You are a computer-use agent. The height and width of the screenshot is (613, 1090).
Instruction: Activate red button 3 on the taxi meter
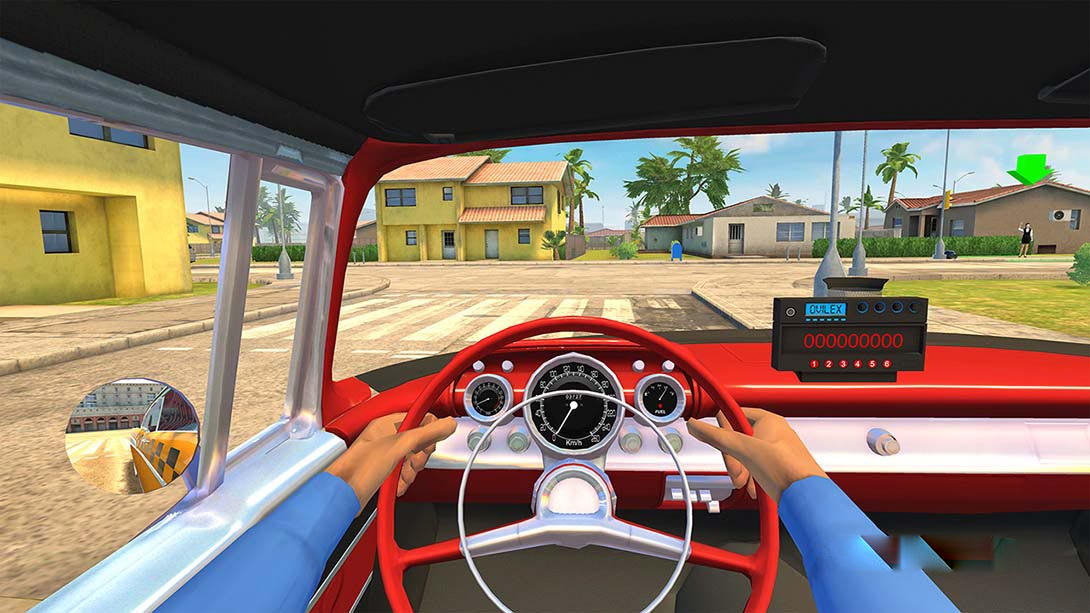[x=841, y=364]
